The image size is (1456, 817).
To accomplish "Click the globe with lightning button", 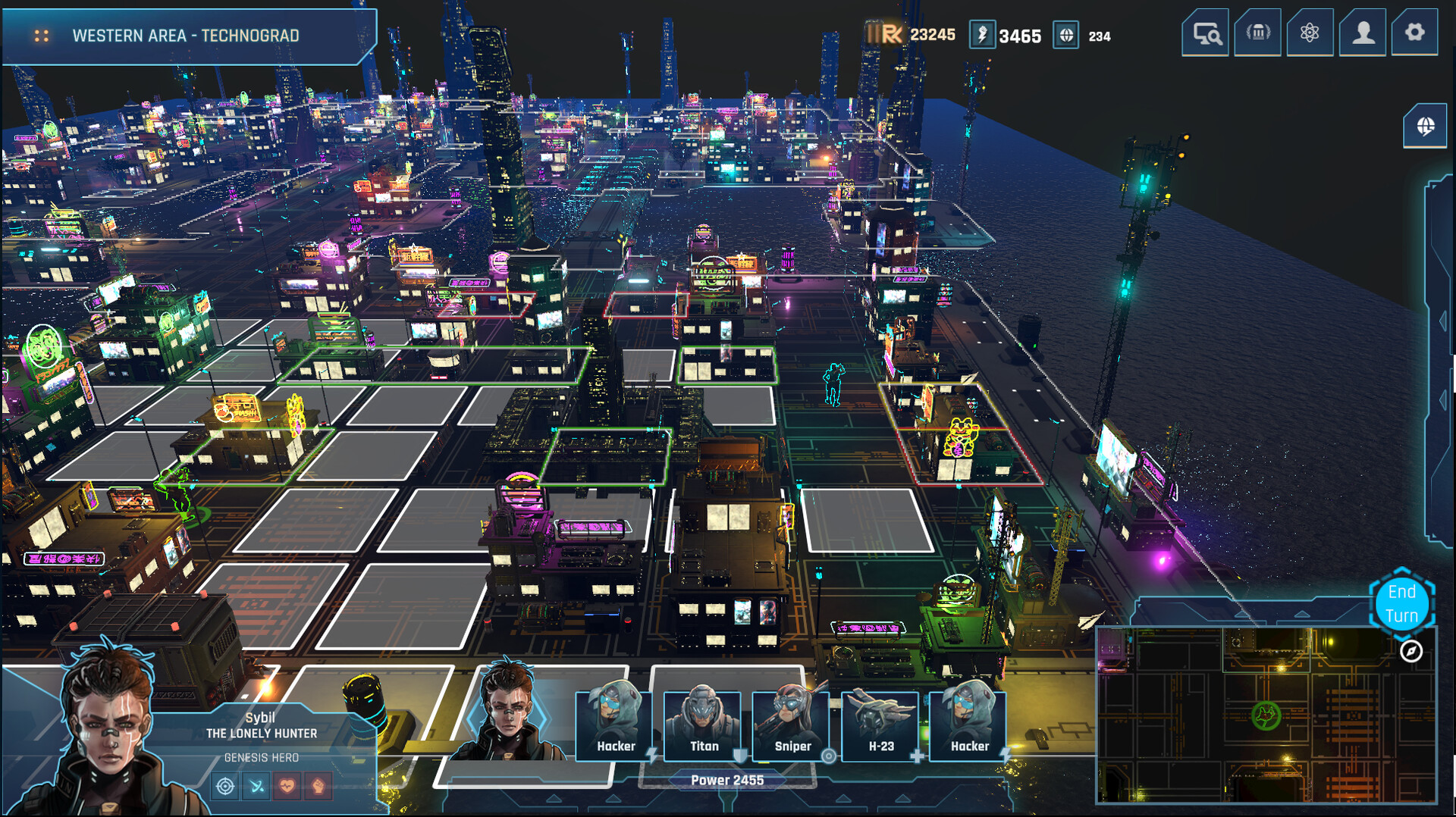I will point(1425,126).
